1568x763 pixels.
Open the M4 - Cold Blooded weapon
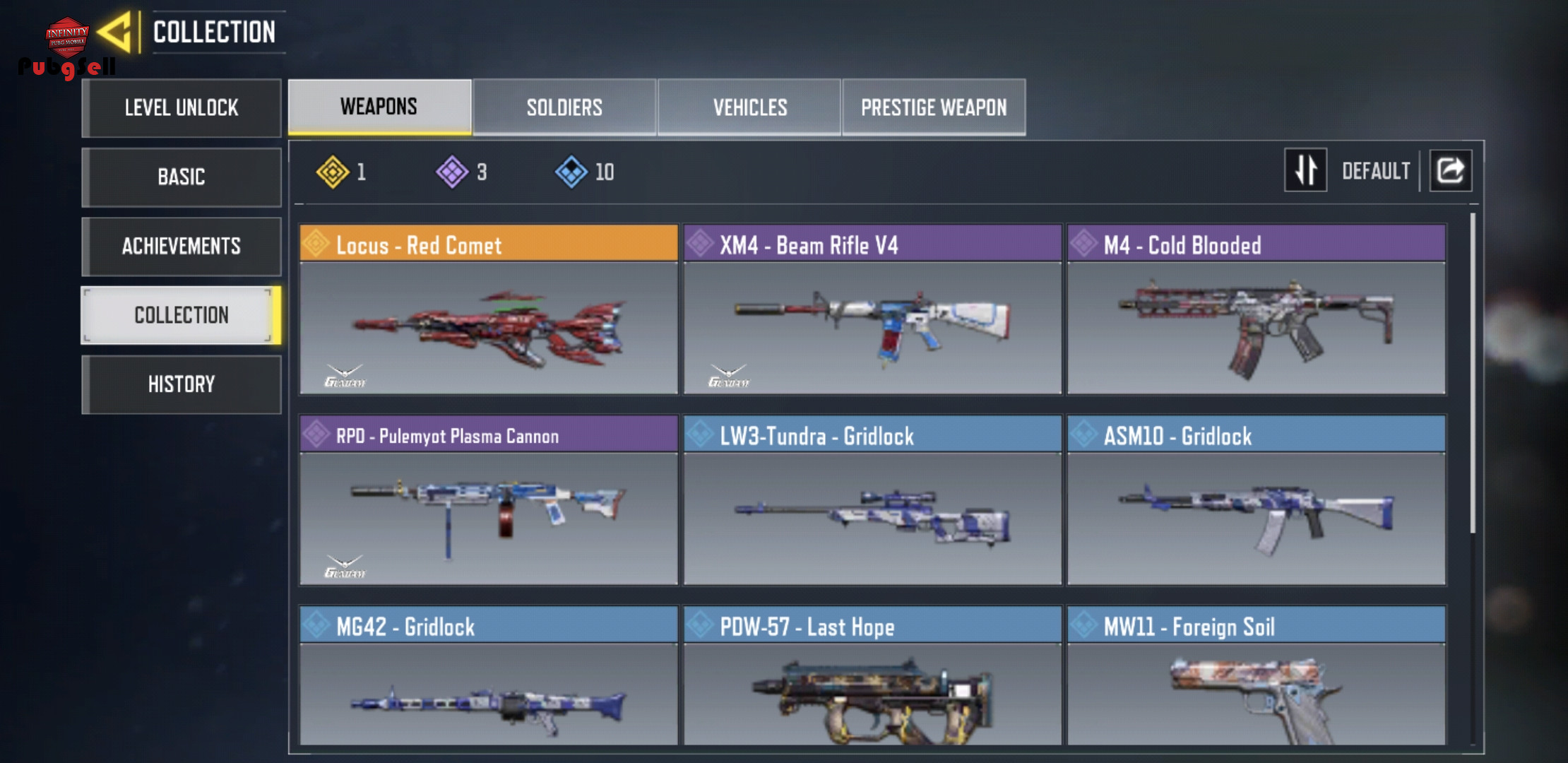tap(1256, 309)
